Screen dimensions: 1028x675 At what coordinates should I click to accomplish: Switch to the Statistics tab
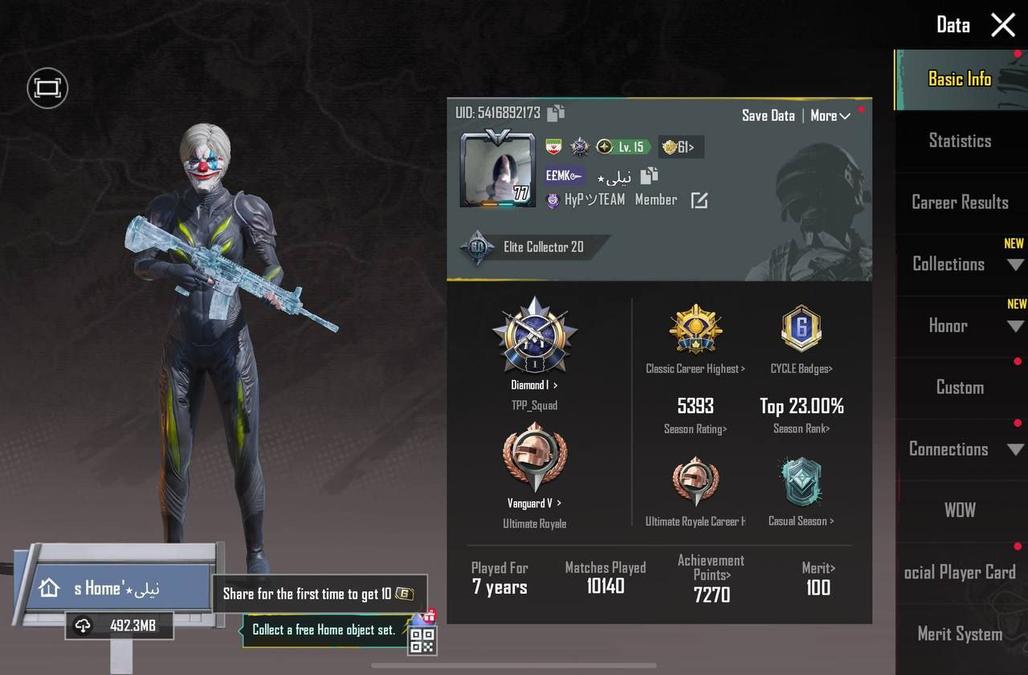[x=959, y=141]
